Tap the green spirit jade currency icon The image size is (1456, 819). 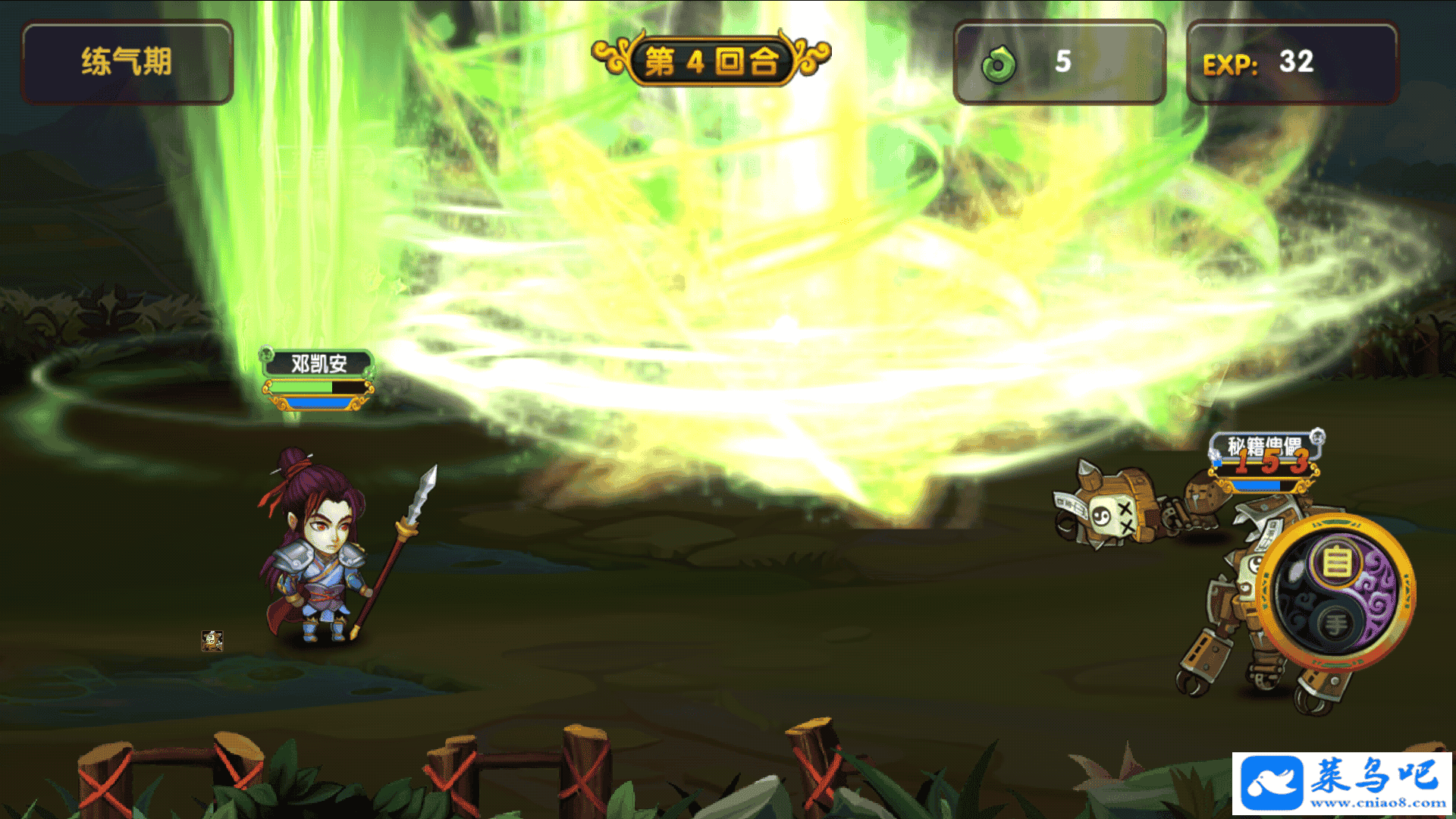pyautogui.click(x=999, y=64)
